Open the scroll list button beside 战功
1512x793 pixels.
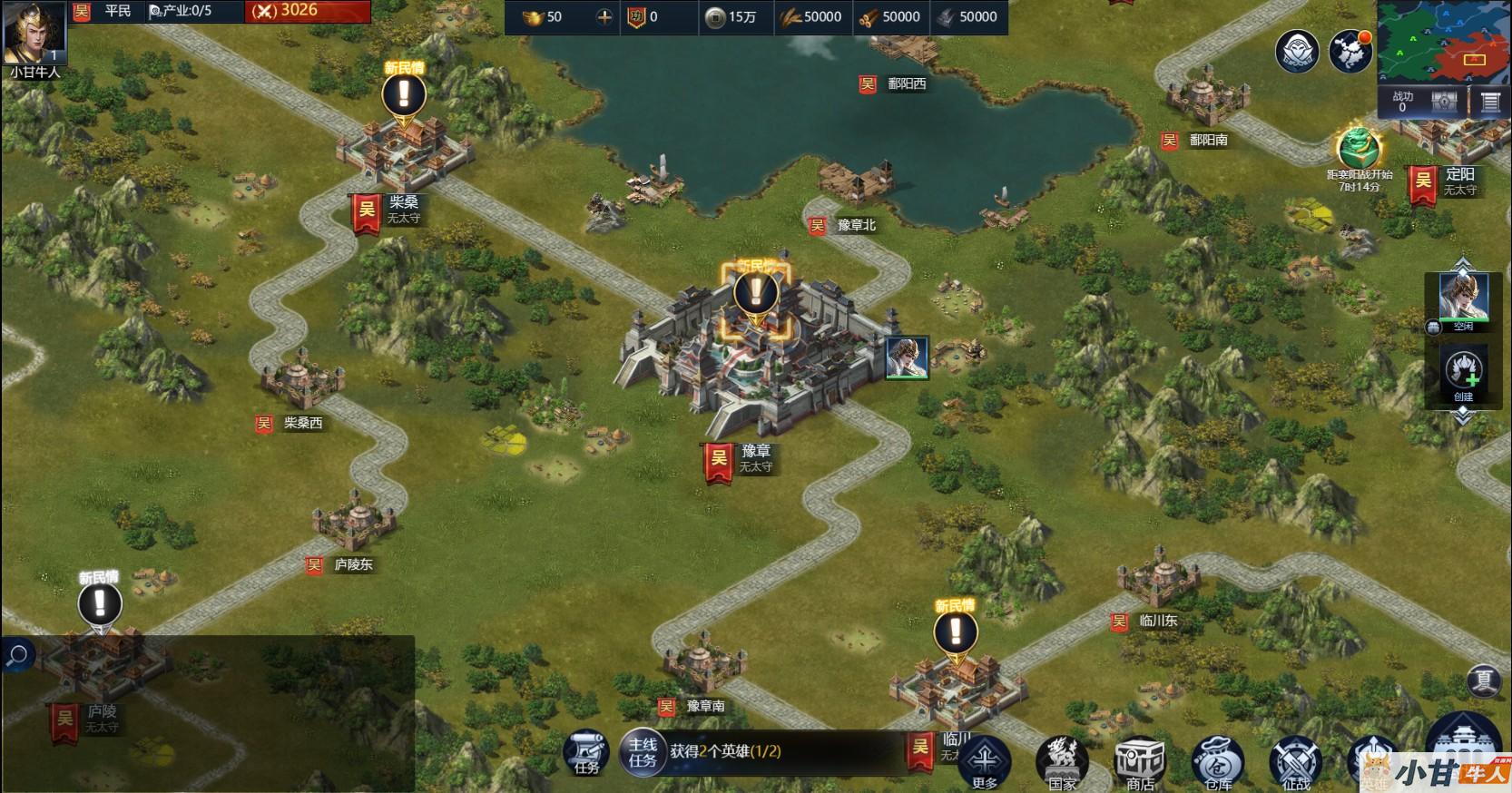pos(1489,103)
